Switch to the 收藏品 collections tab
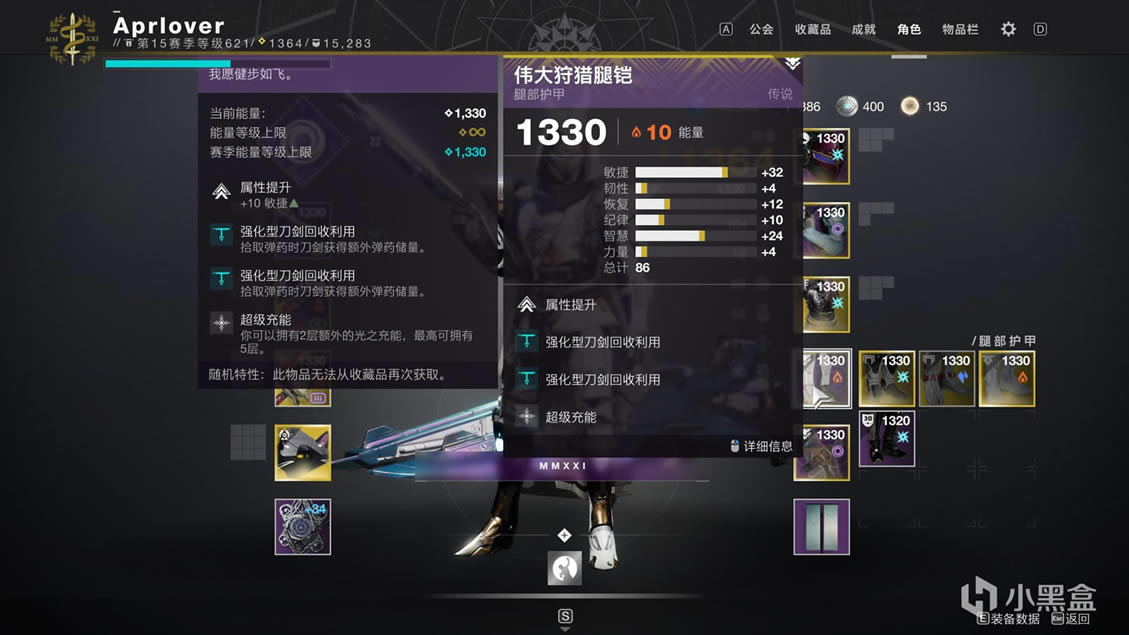The height and width of the screenshot is (635, 1129). pos(812,29)
